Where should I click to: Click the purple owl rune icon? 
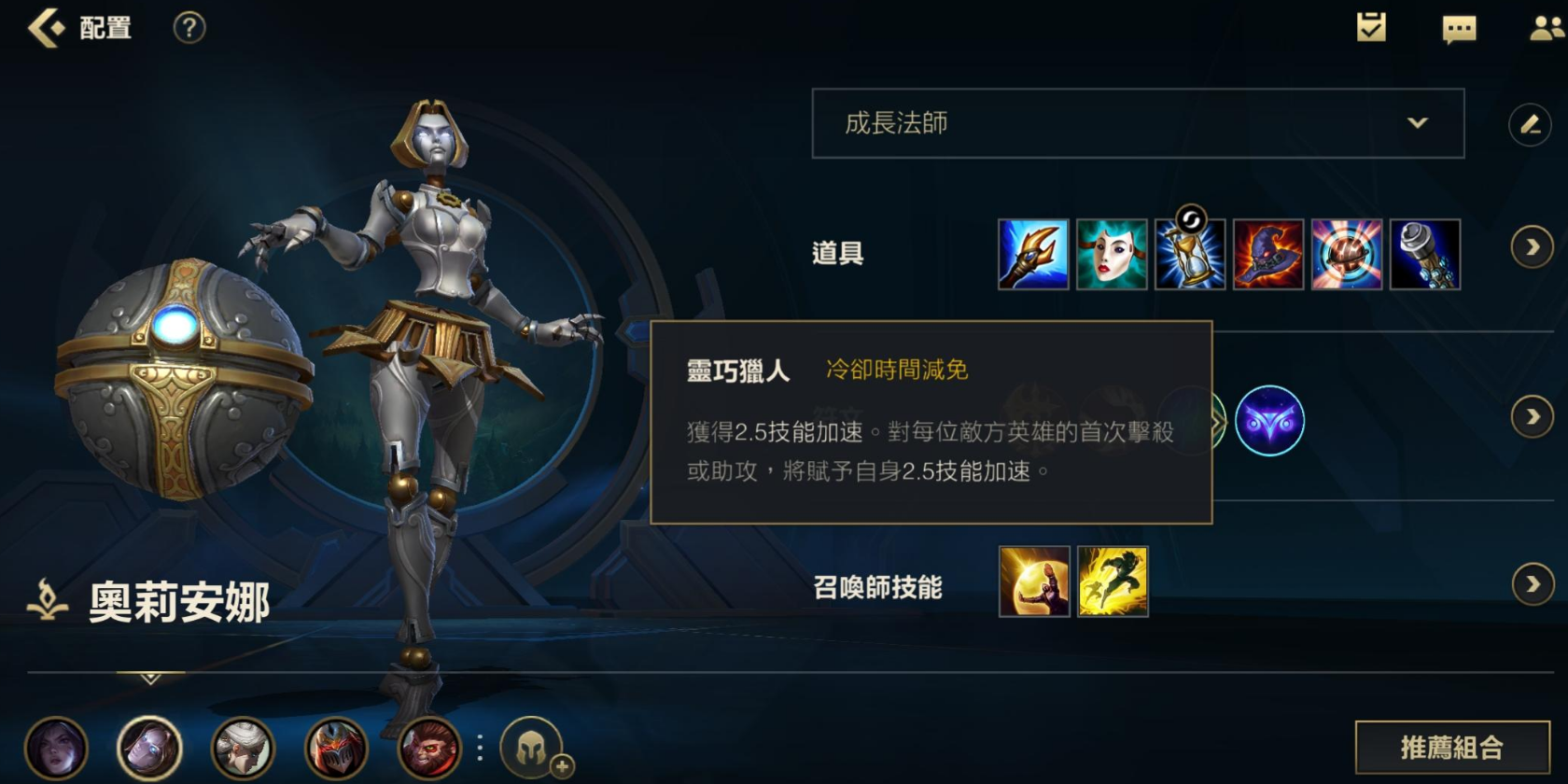[1271, 422]
